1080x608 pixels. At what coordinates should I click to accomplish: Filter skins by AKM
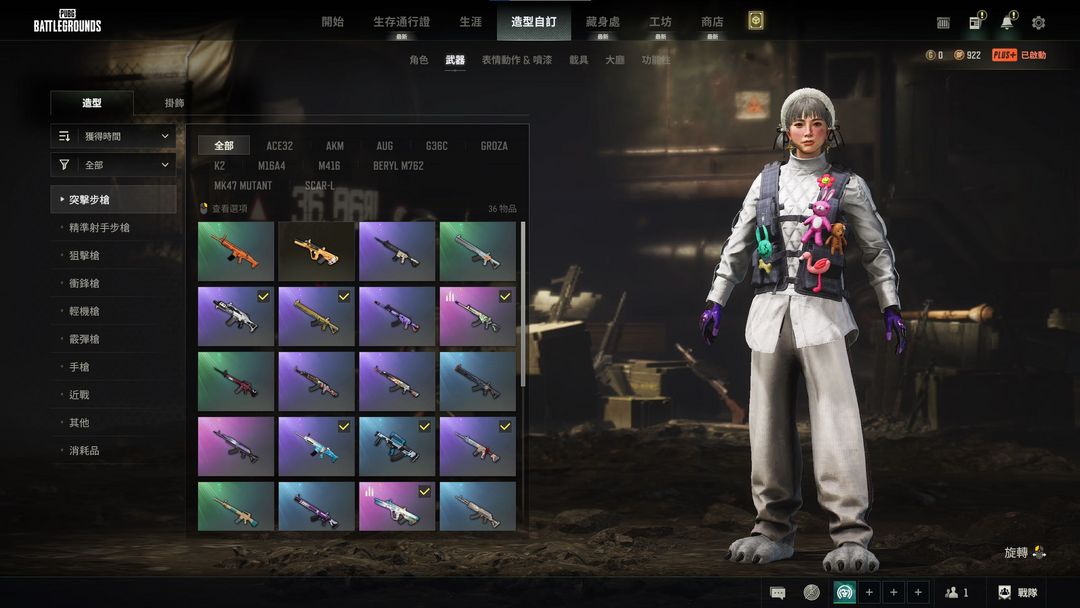[334, 146]
